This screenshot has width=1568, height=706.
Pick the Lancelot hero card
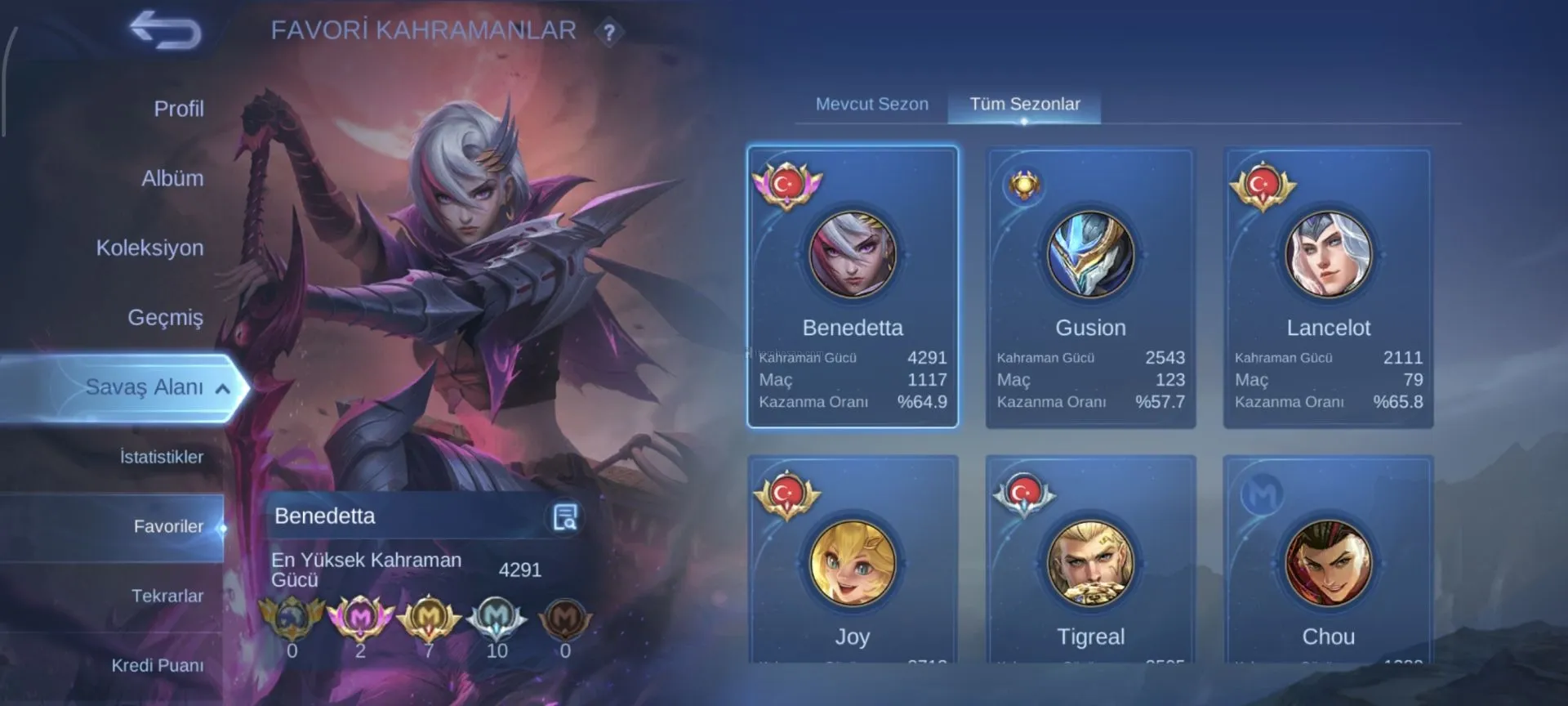[1328, 287]
